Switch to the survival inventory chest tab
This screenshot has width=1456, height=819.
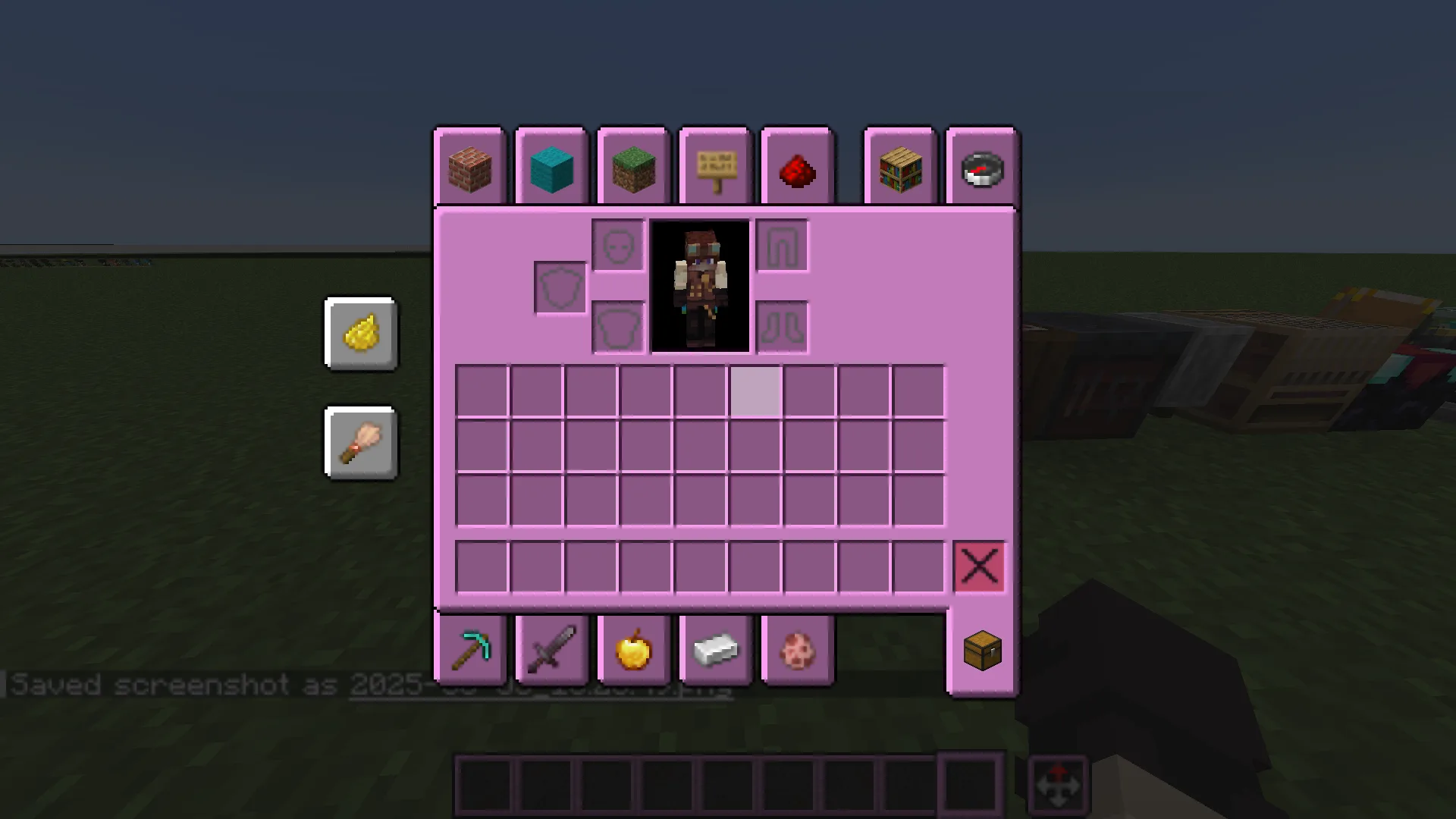[x=981, y=650]
